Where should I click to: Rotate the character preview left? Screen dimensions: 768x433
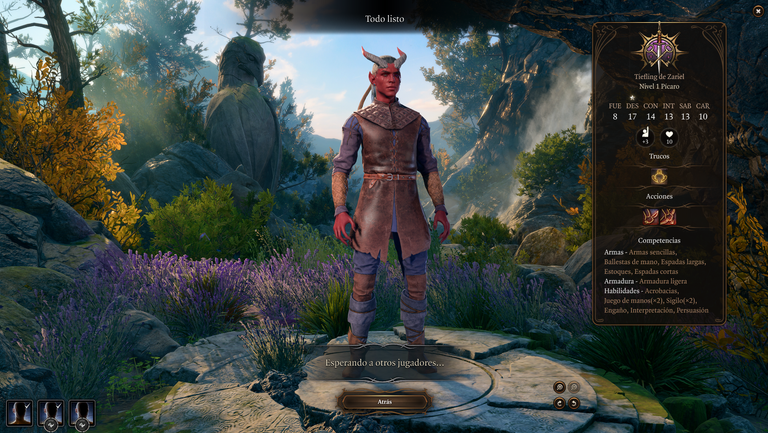coord(560,403)
